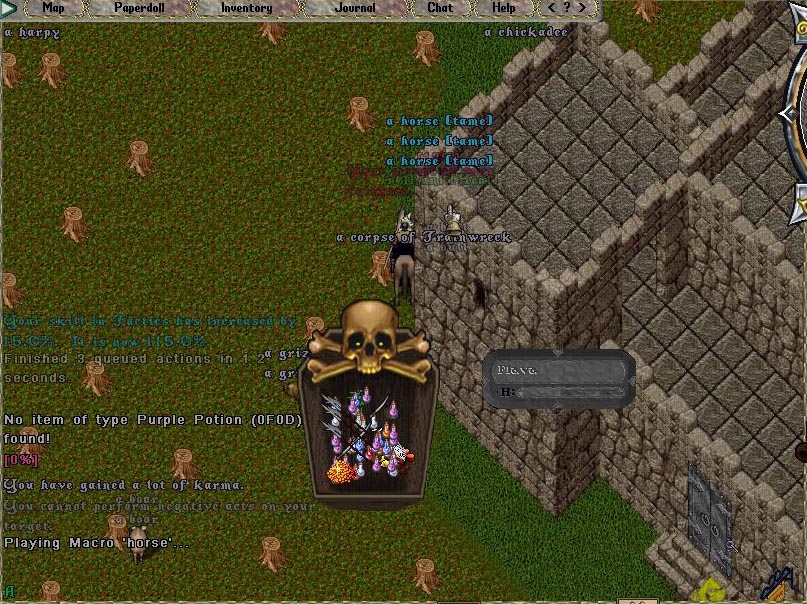Open the Journal log
This screenshot has width=807, height=604.
[355, 8]
